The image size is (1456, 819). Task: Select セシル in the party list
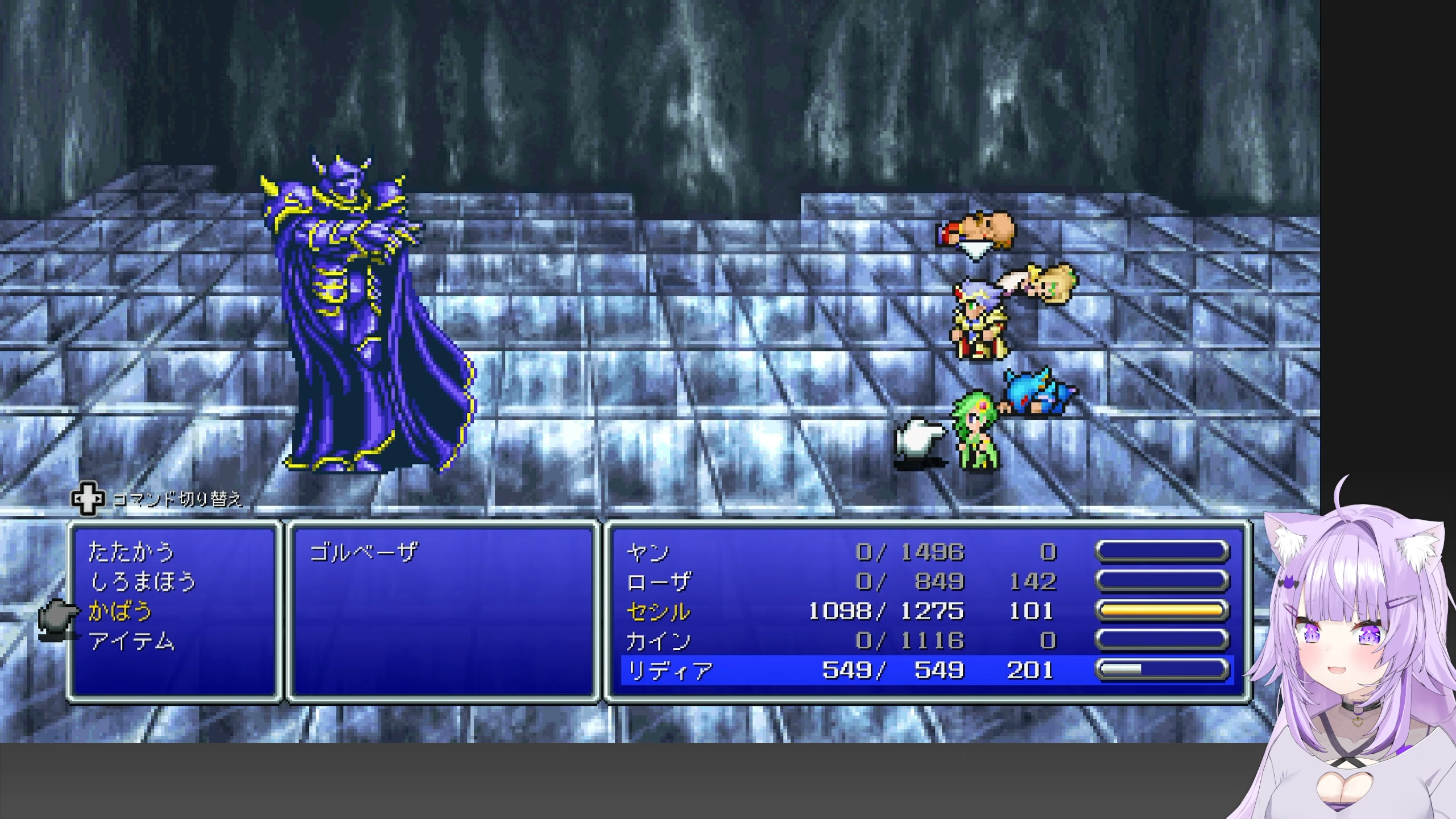coord(659,611)
